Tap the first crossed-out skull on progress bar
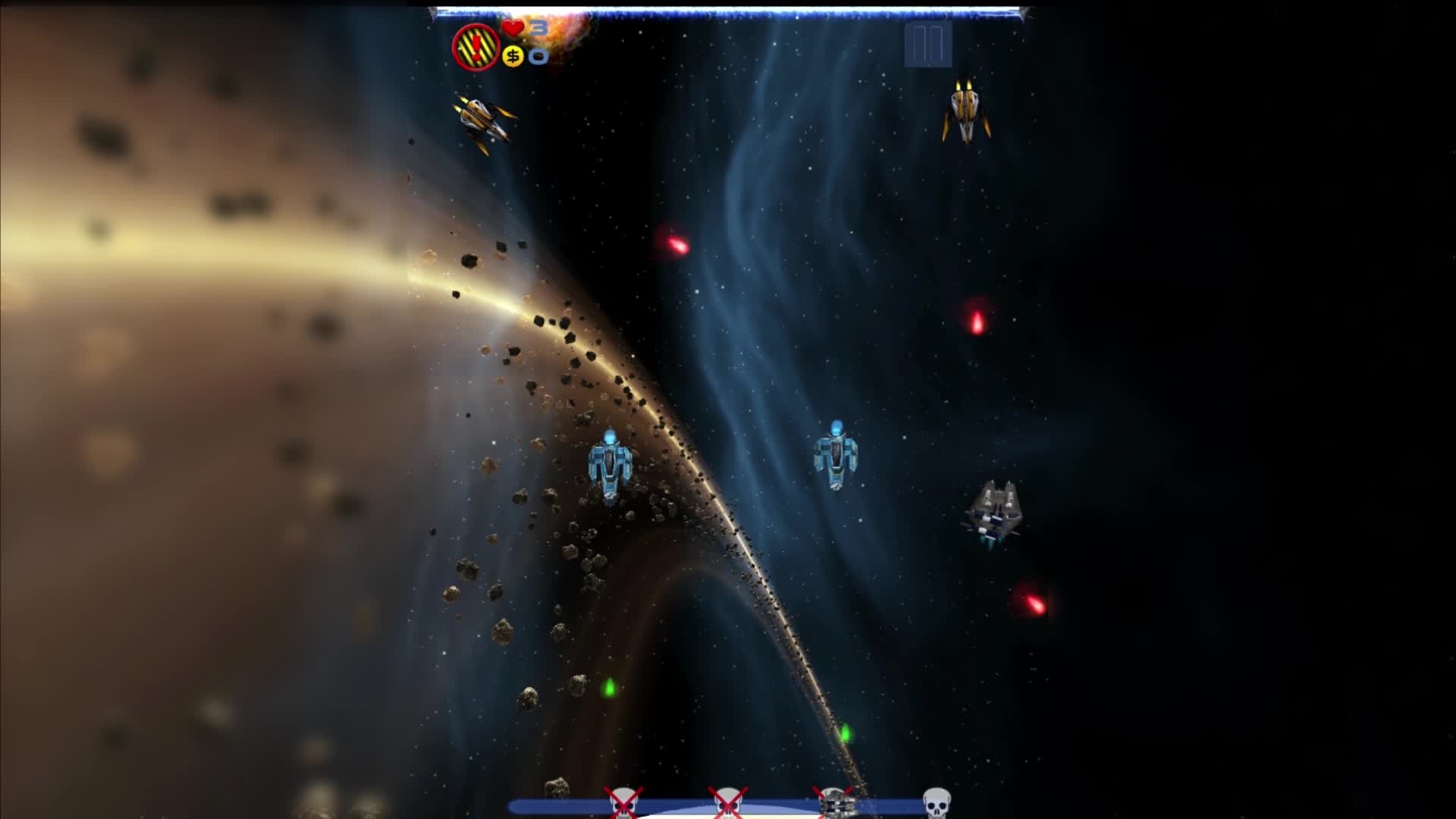Viewport: 1456px width, 819px height. click(x=622, y=802)
